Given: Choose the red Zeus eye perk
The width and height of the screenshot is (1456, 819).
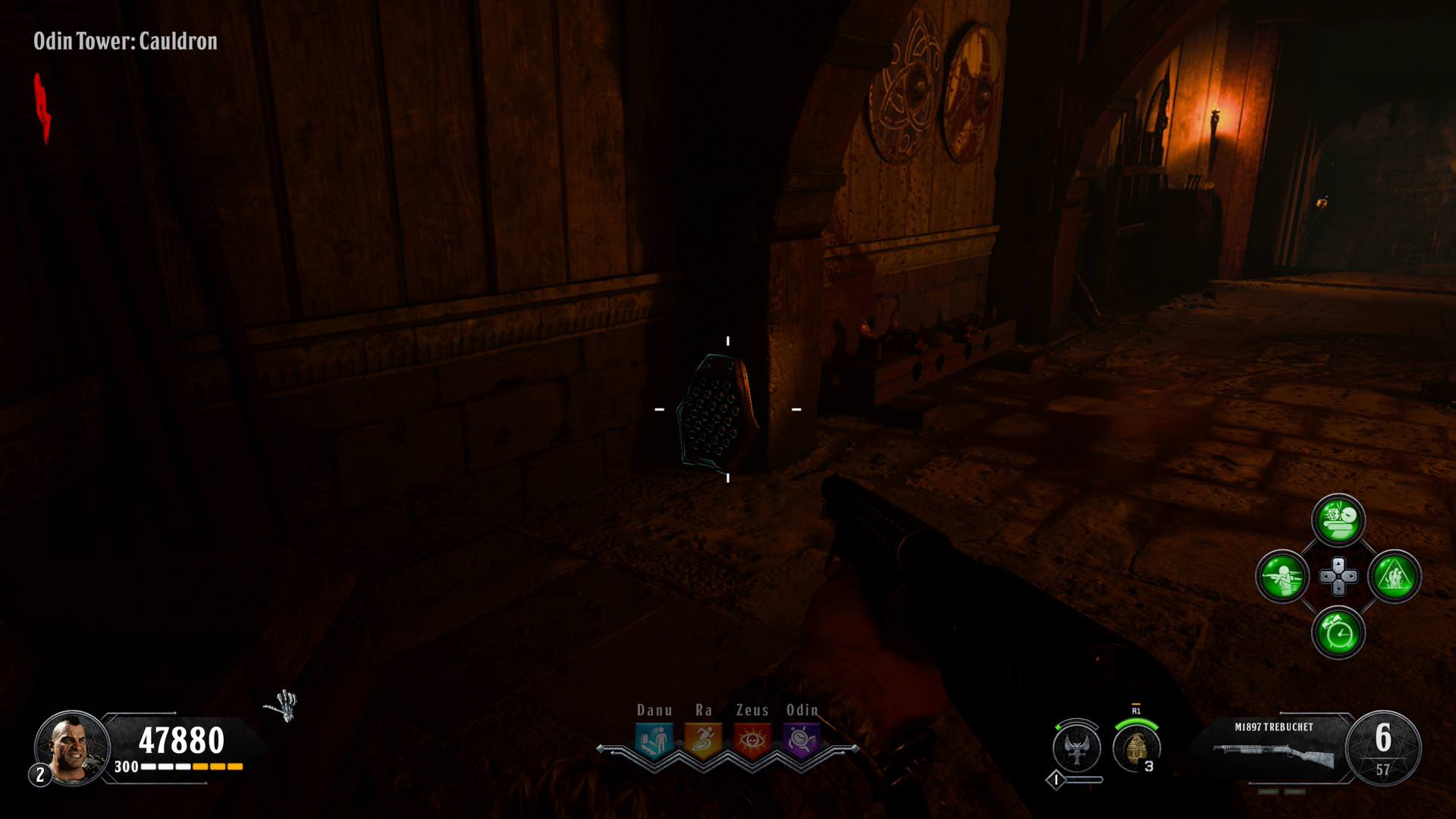Looking at the screenshot, I should click(x=752, y=739).
